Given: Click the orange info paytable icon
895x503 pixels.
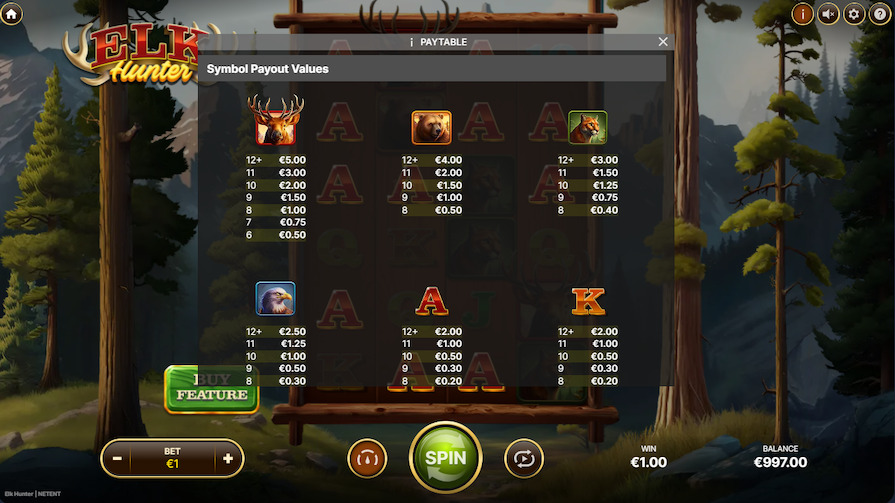Looking at the screenshot, I should [802, 13].
